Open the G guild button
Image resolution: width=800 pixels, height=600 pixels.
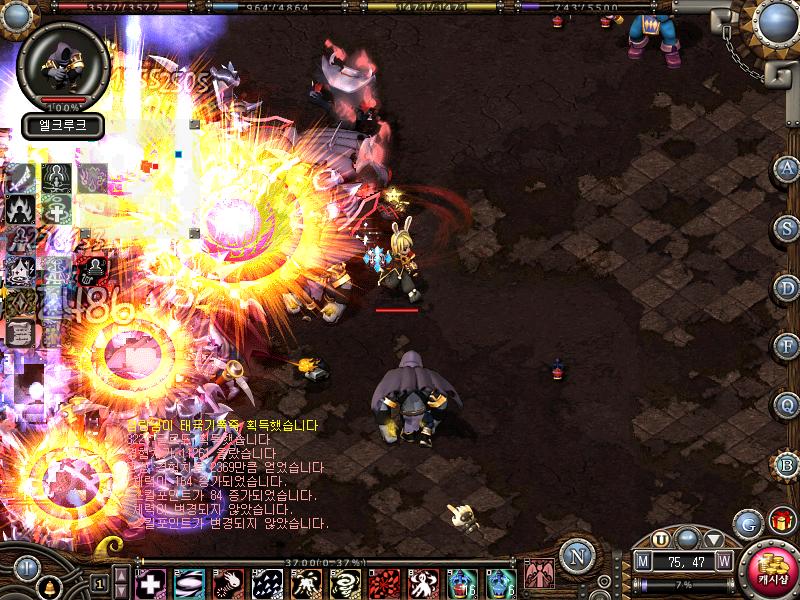pyautogui.click(x=747, y=523)
